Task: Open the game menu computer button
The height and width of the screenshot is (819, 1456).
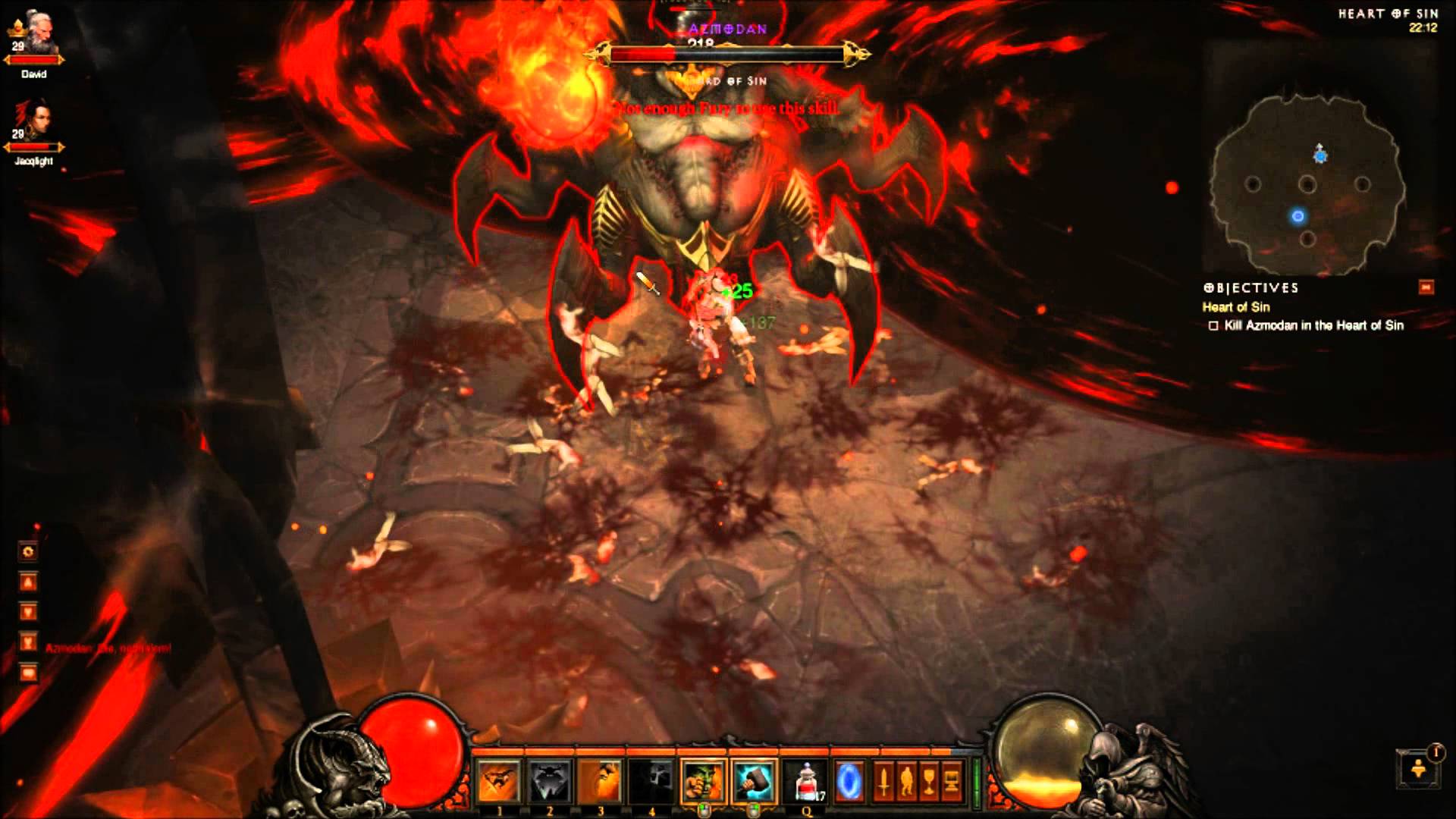Action: (x=950, y=781)
